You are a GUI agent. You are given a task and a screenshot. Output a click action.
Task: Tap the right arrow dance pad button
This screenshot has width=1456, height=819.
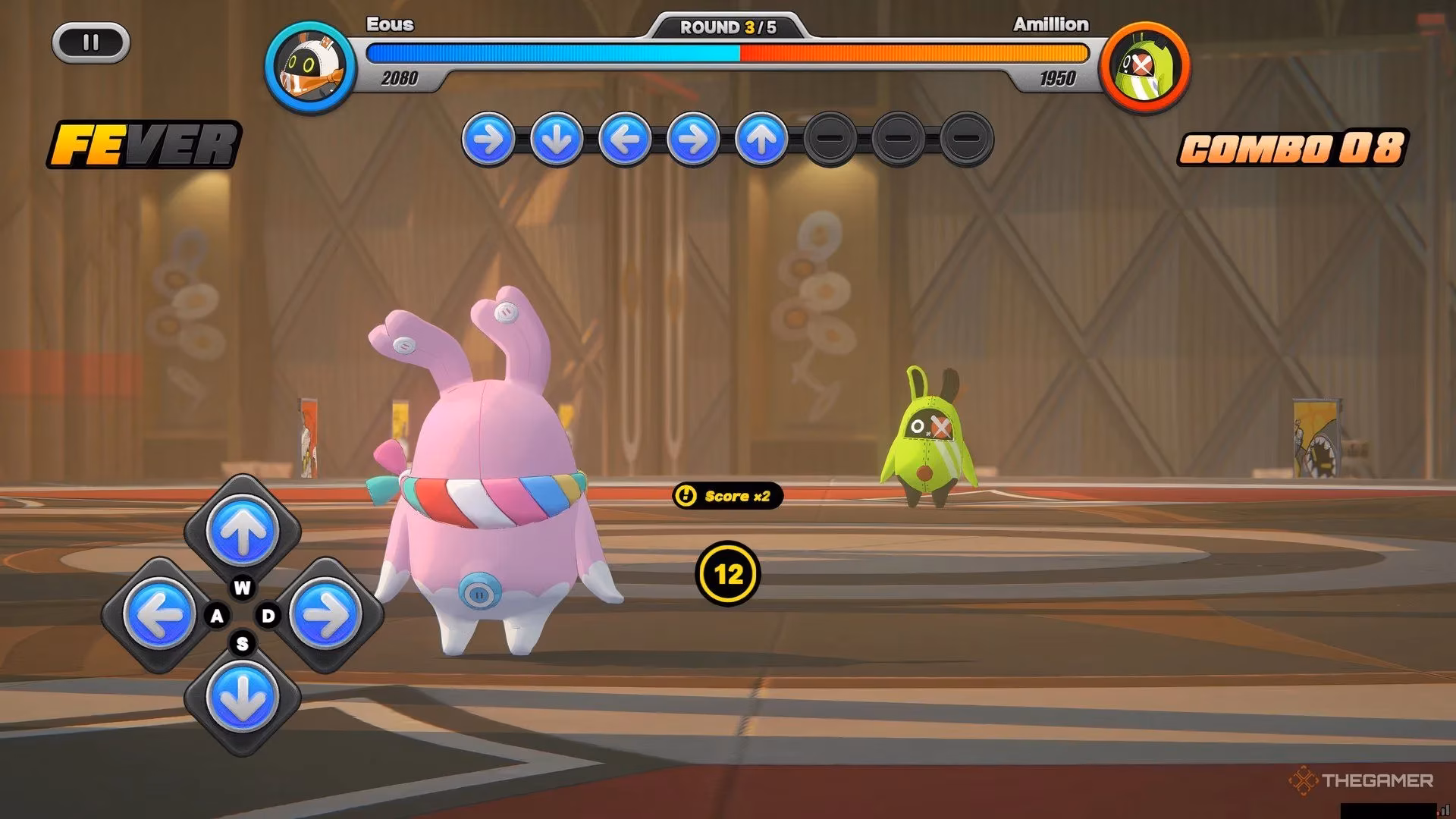point(327,614)
